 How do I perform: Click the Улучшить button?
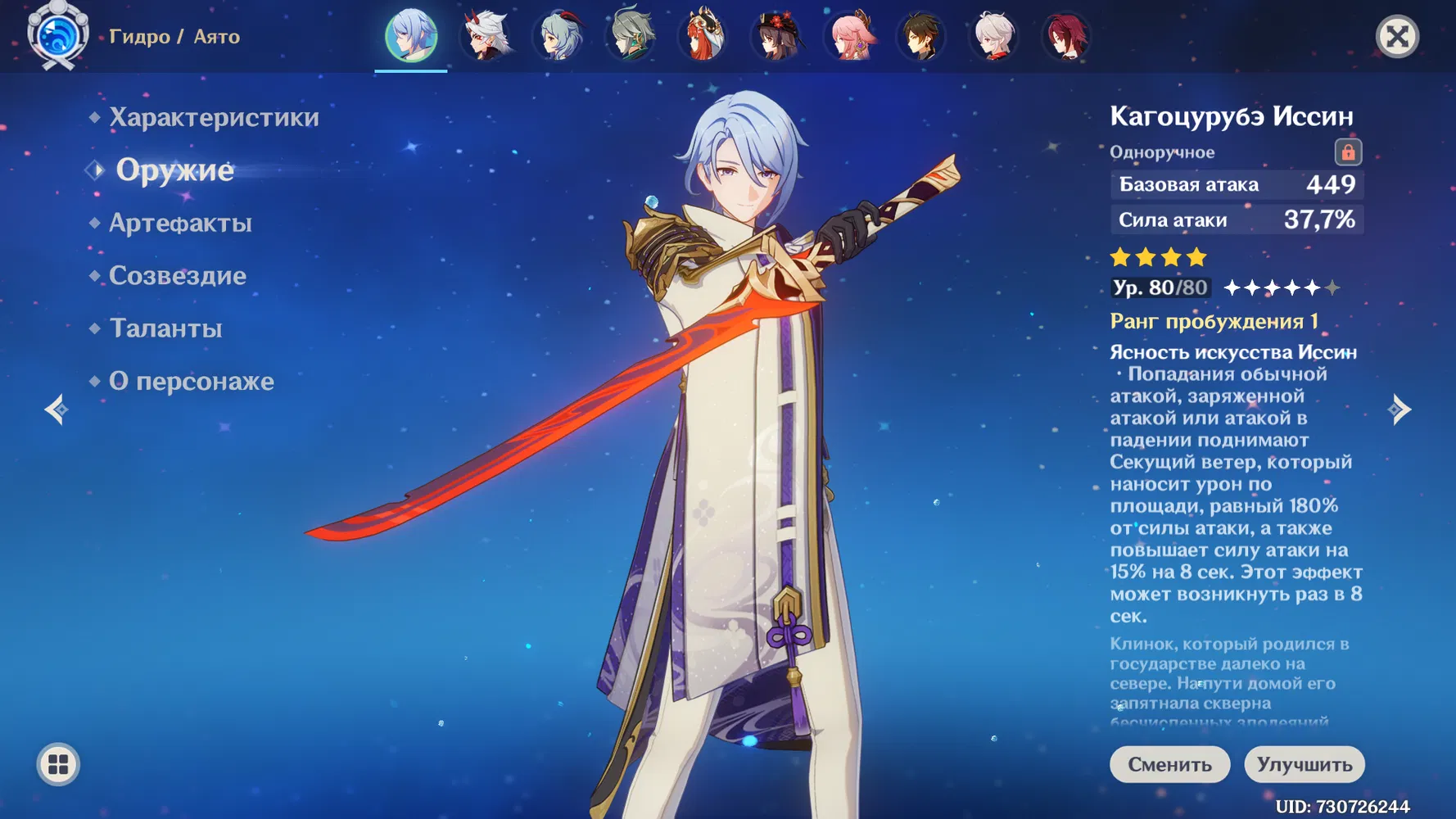(x=1304, y=764)
